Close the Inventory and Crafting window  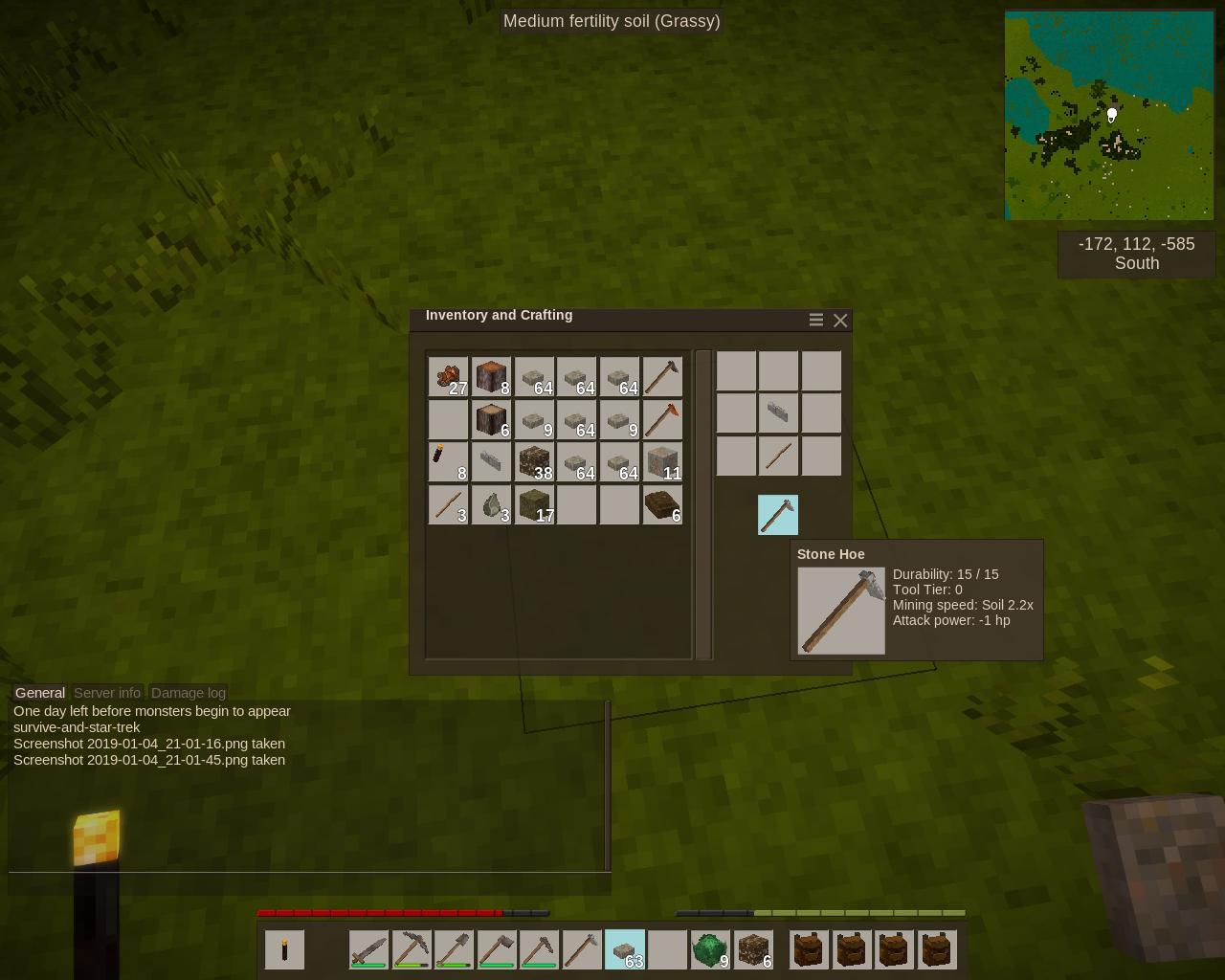840,321
